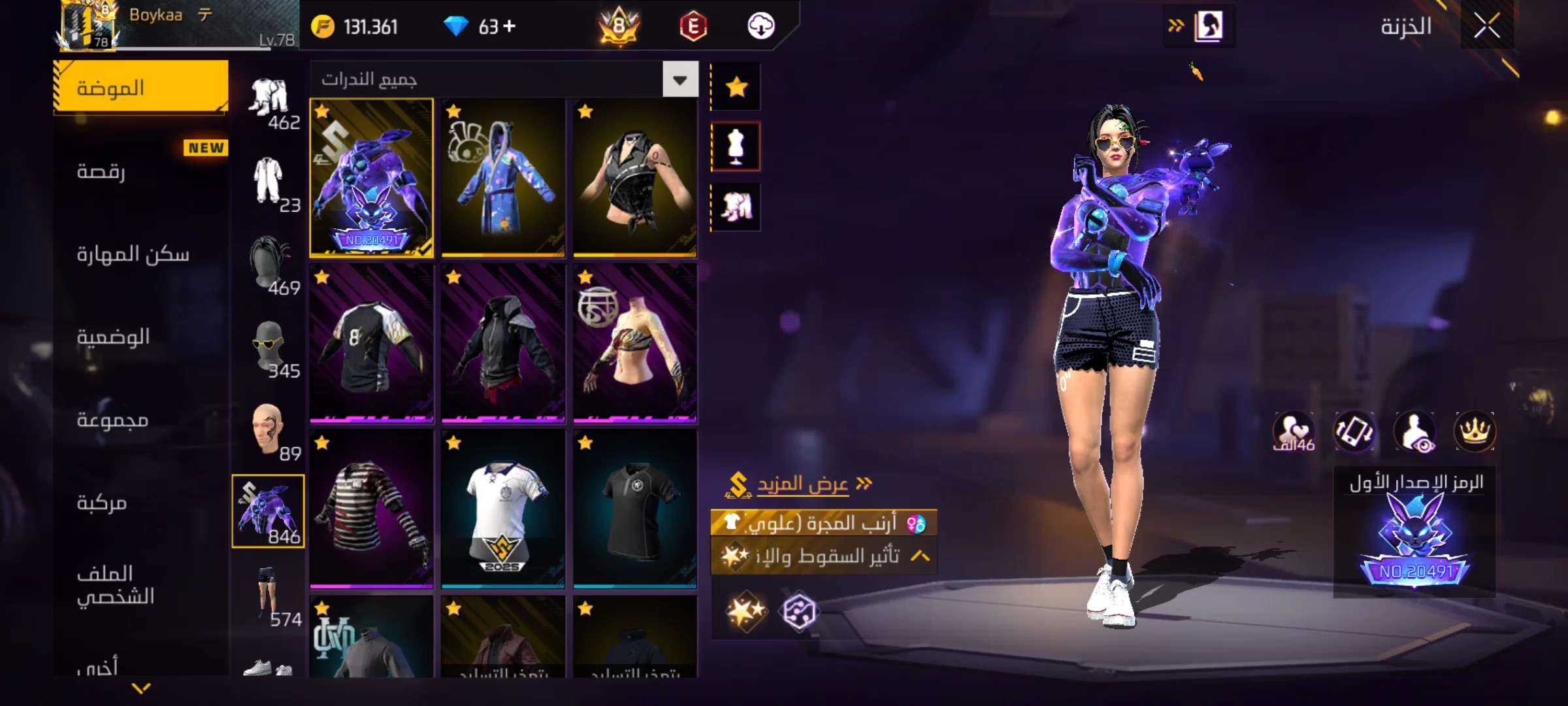Close the vault screen with the X
1568x706 pixels.
[1487, 26]
